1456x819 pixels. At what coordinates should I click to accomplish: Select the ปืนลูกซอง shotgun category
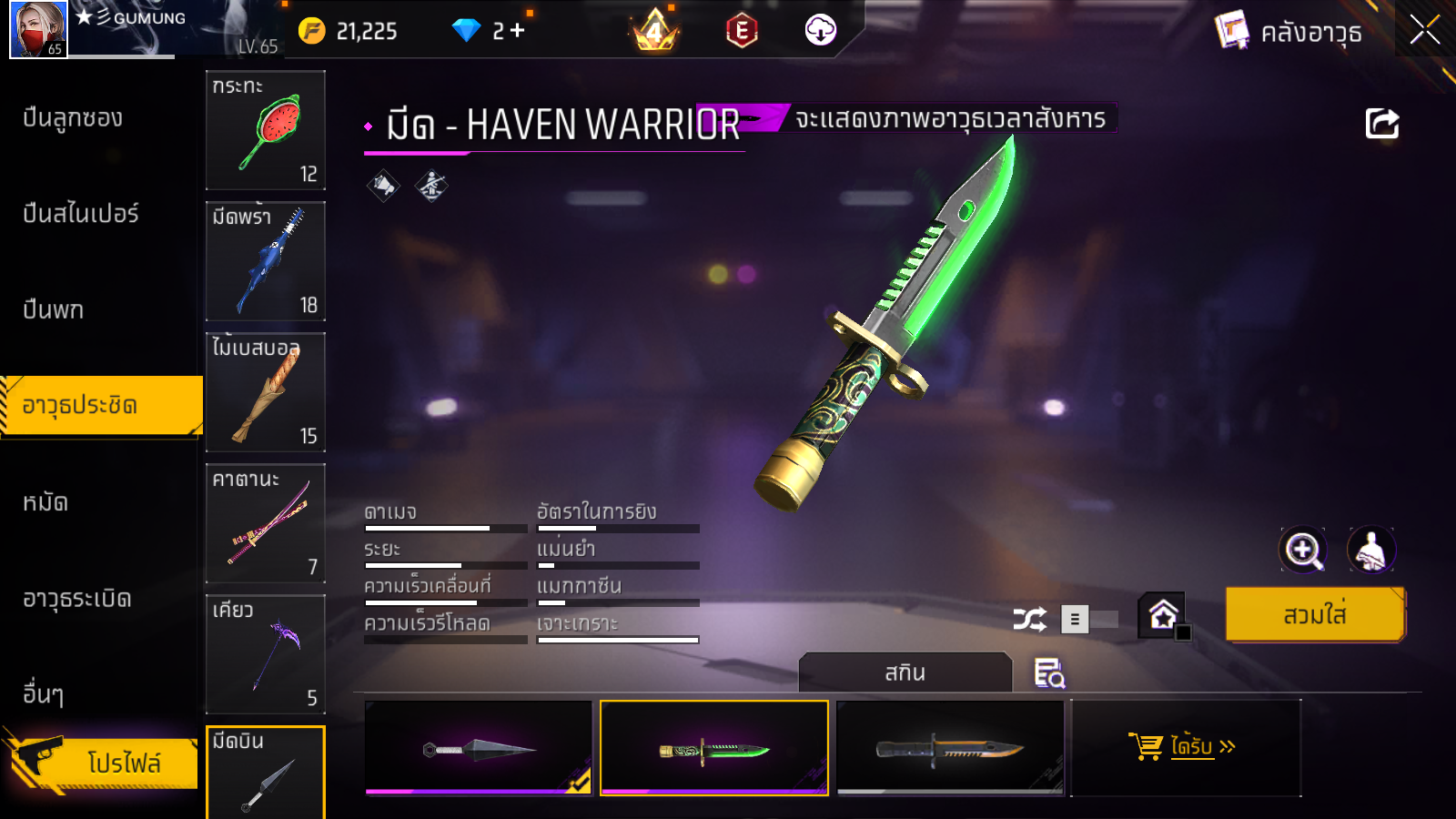tap(73, 118)
